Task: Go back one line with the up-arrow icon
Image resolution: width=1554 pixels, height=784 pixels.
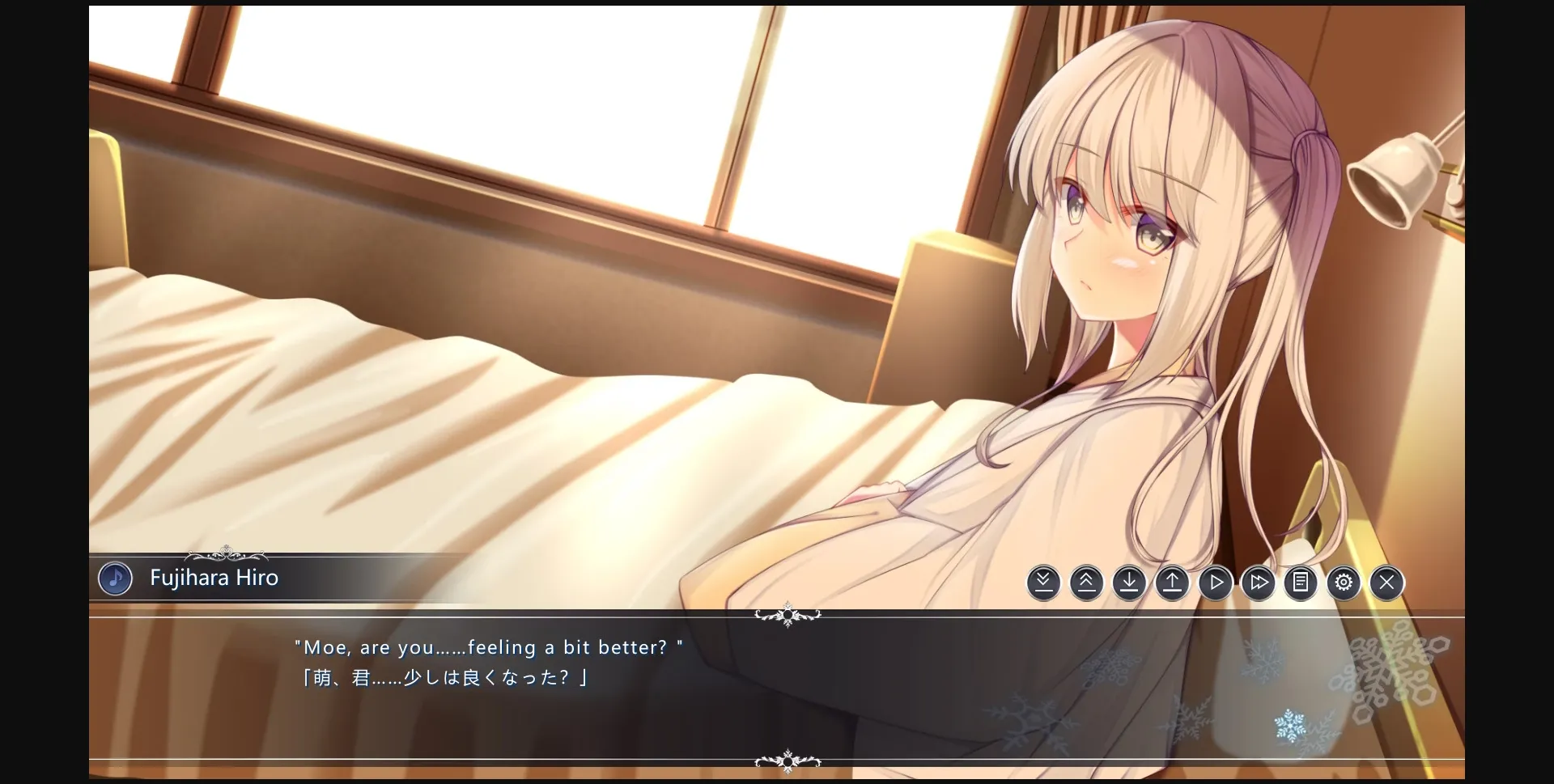Action: pos(1172,582)
